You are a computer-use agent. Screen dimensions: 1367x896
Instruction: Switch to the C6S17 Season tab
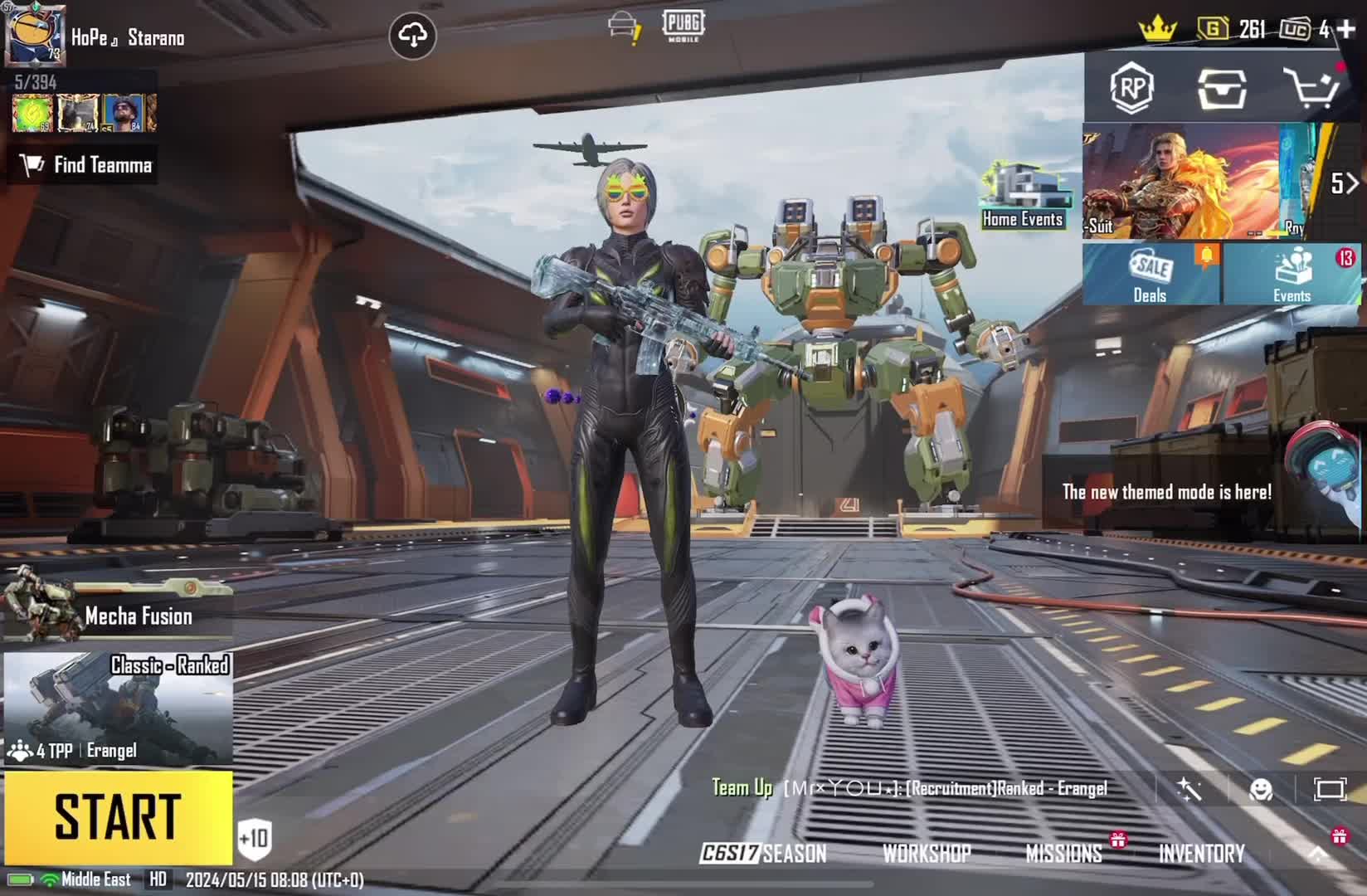763,853
